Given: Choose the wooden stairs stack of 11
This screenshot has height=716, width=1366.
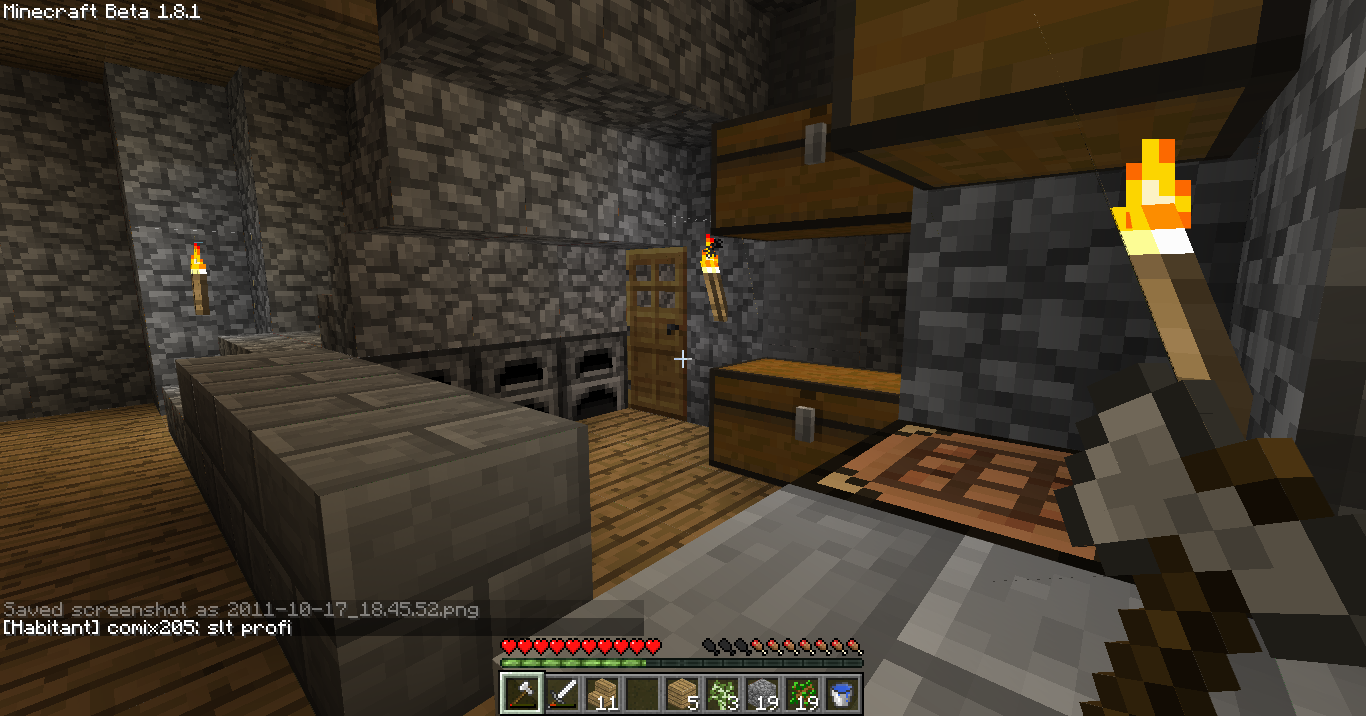Looking at the screenshot, I should [x=601, y=692].
